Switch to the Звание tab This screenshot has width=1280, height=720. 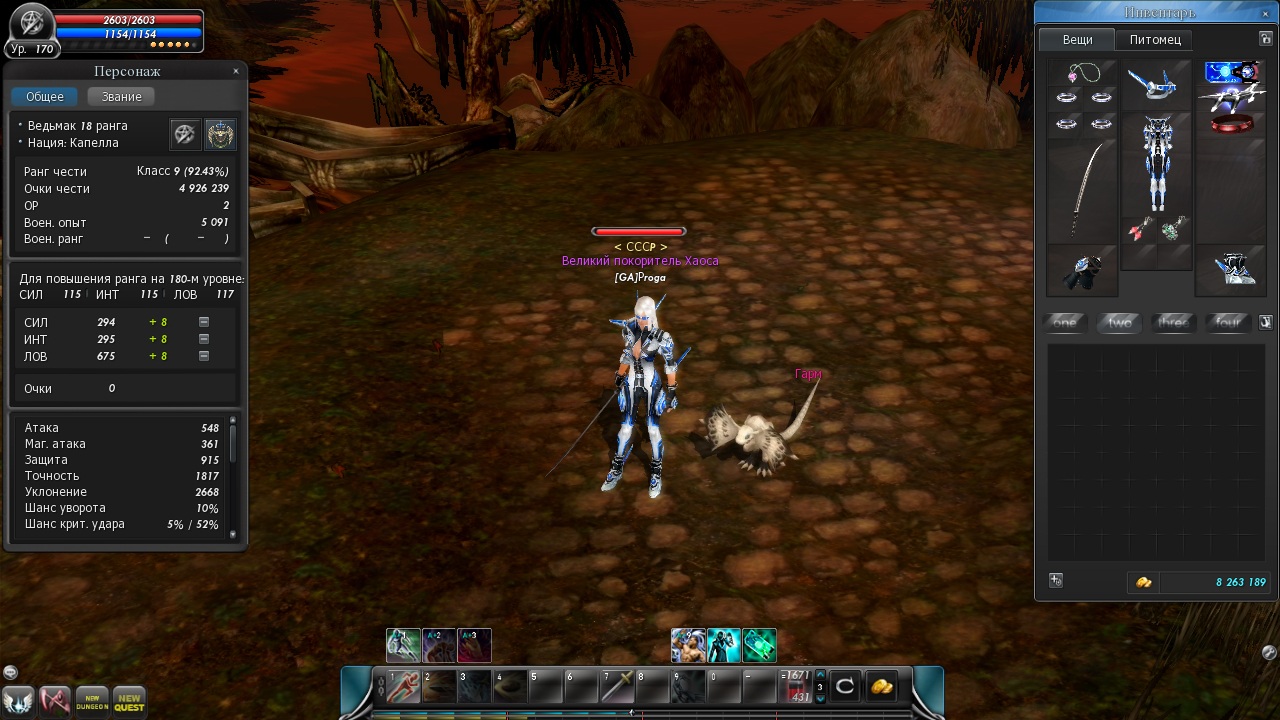(121, 97)
